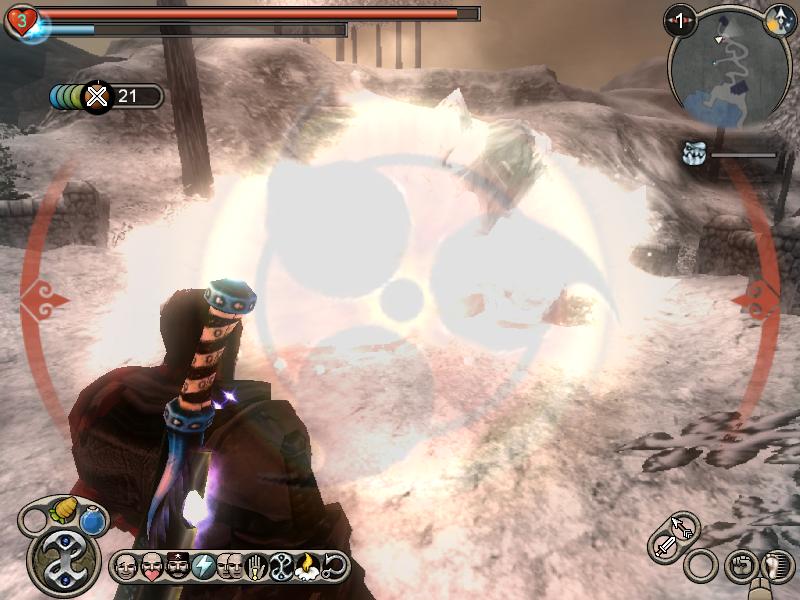800x600 pixels.
Task: Select the small guild seal swirl icon
Action: (281, 565)
